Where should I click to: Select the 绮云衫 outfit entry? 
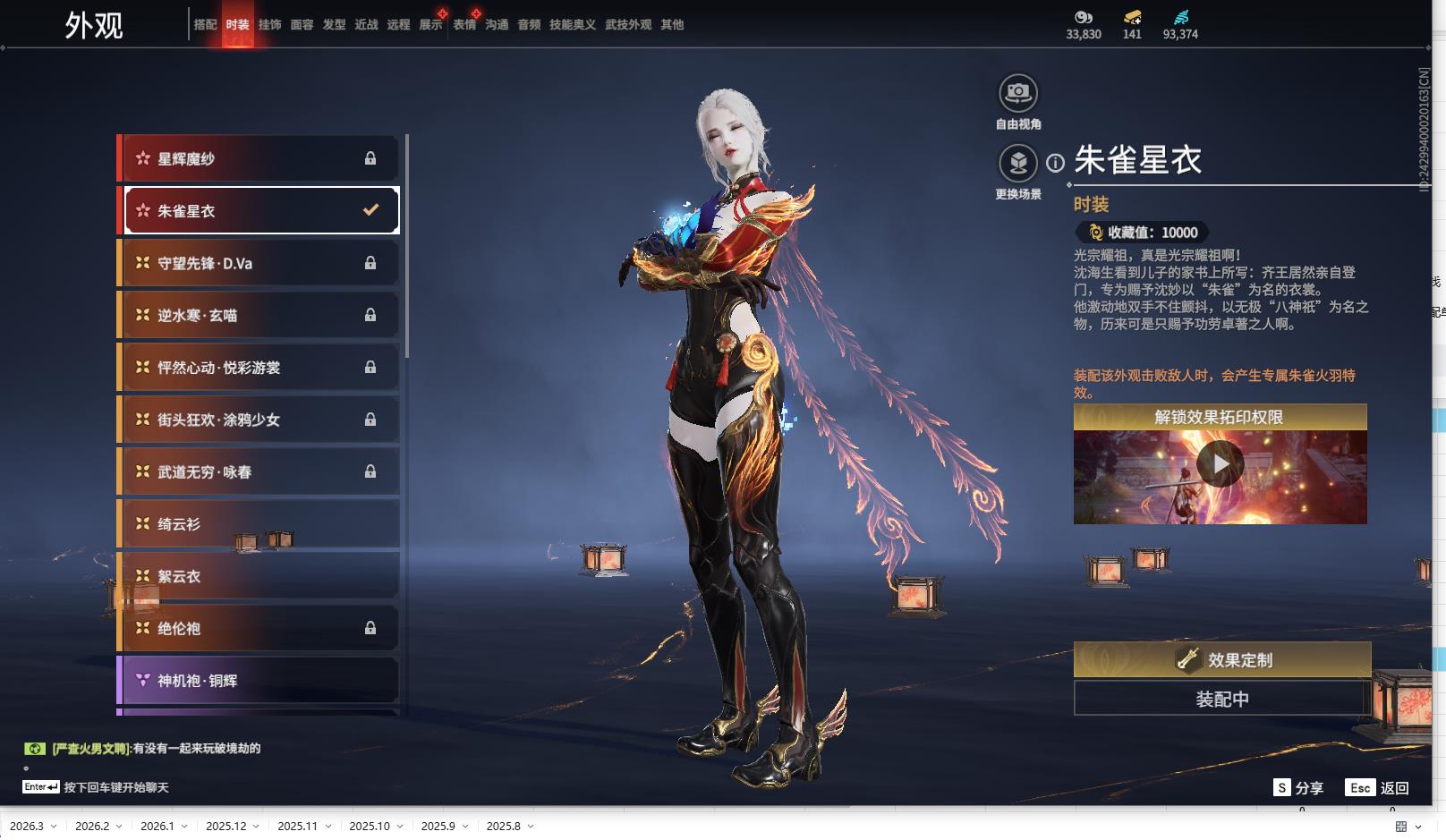click(x=259, y=524)
